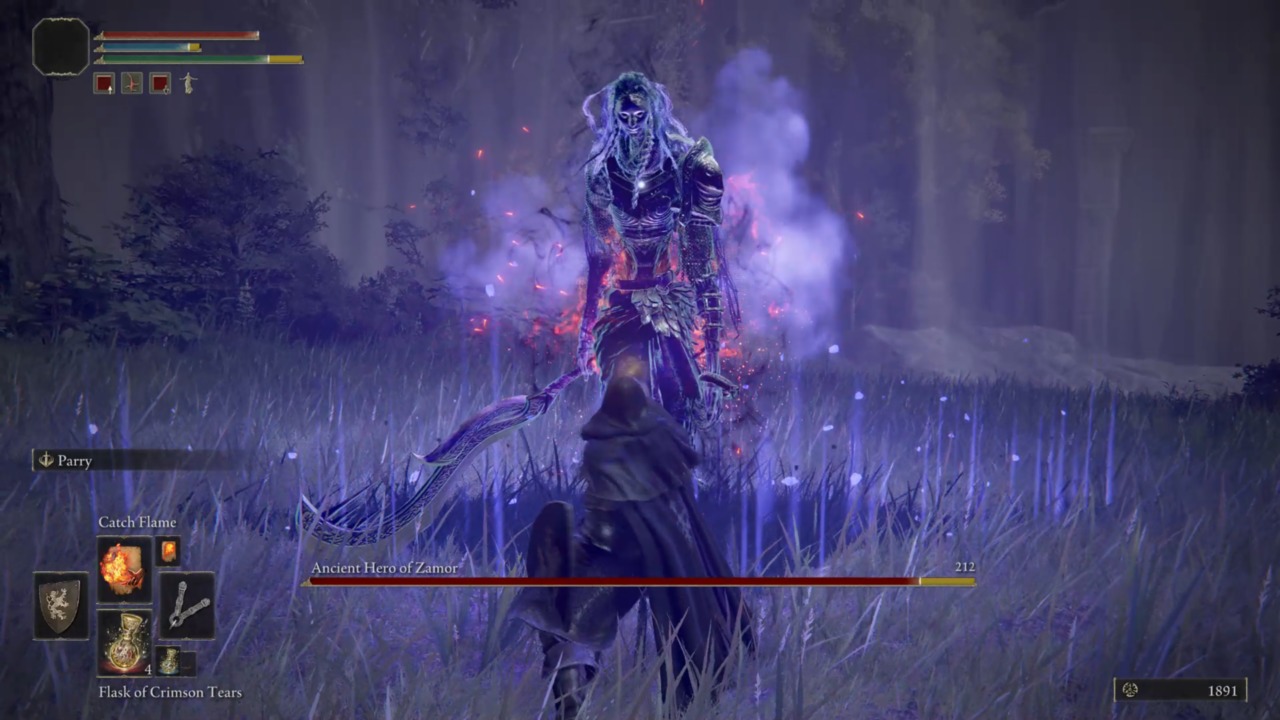Click the Ancient Hero of Zamor name label
This screenshot has height=720, width=1280.
384,568
